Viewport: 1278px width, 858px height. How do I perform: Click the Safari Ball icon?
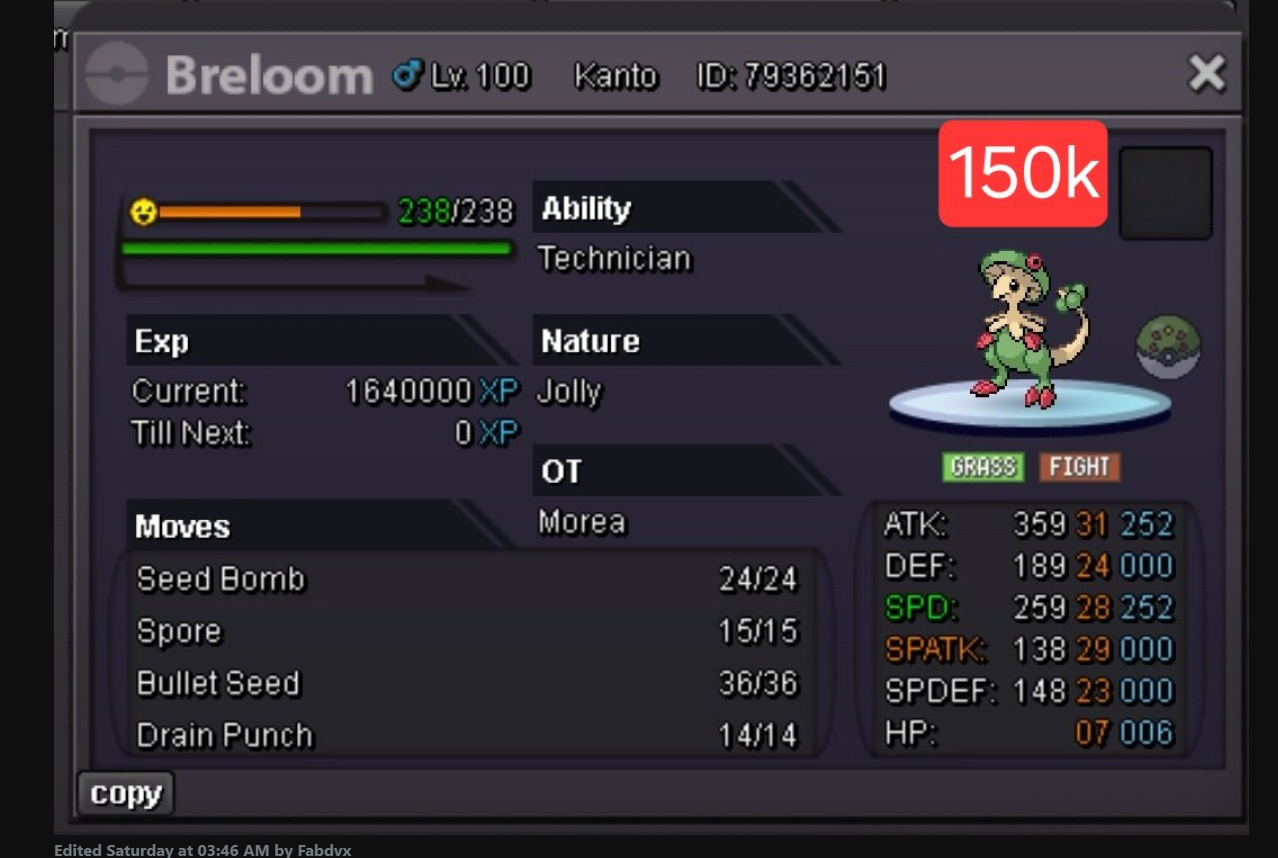1169,348
